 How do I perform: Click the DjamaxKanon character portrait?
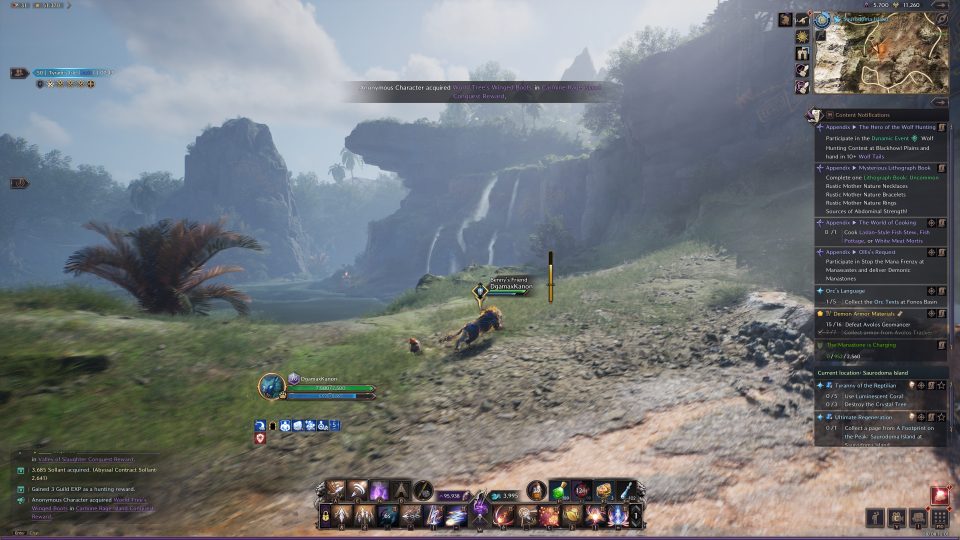pos(272,387)
